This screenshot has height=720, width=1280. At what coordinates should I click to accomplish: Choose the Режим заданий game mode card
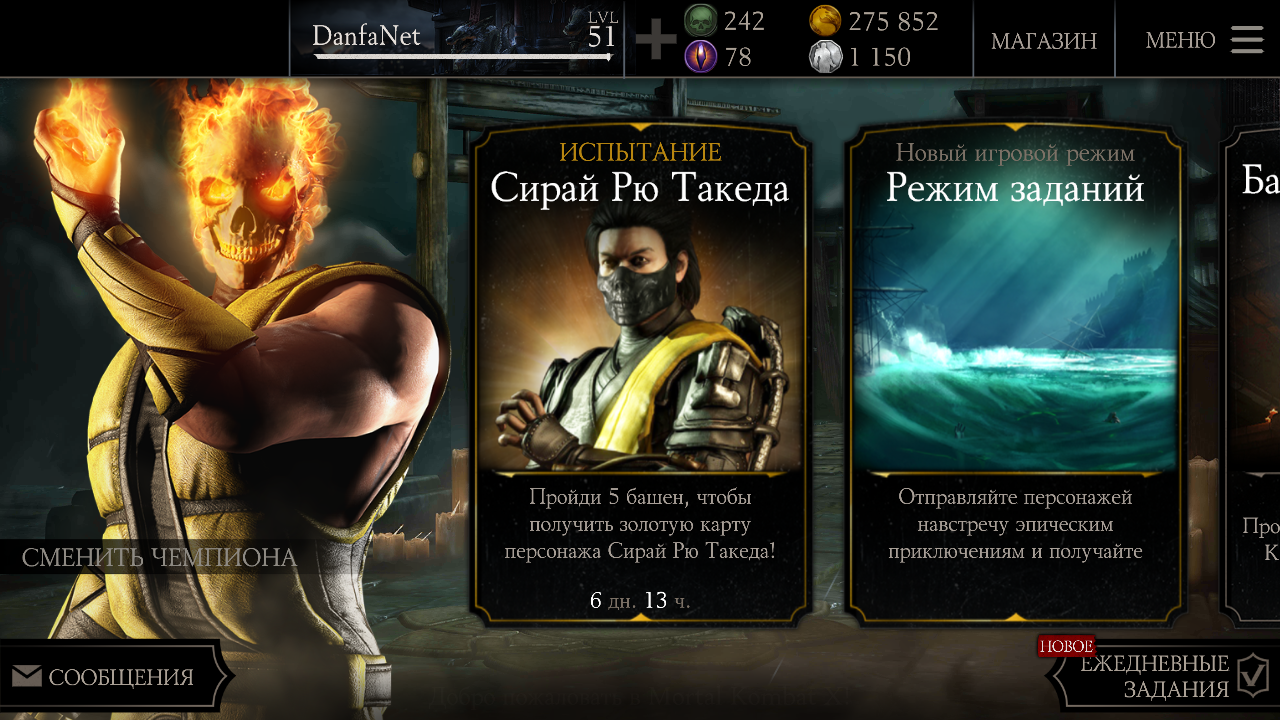[x=1015, y=375]
